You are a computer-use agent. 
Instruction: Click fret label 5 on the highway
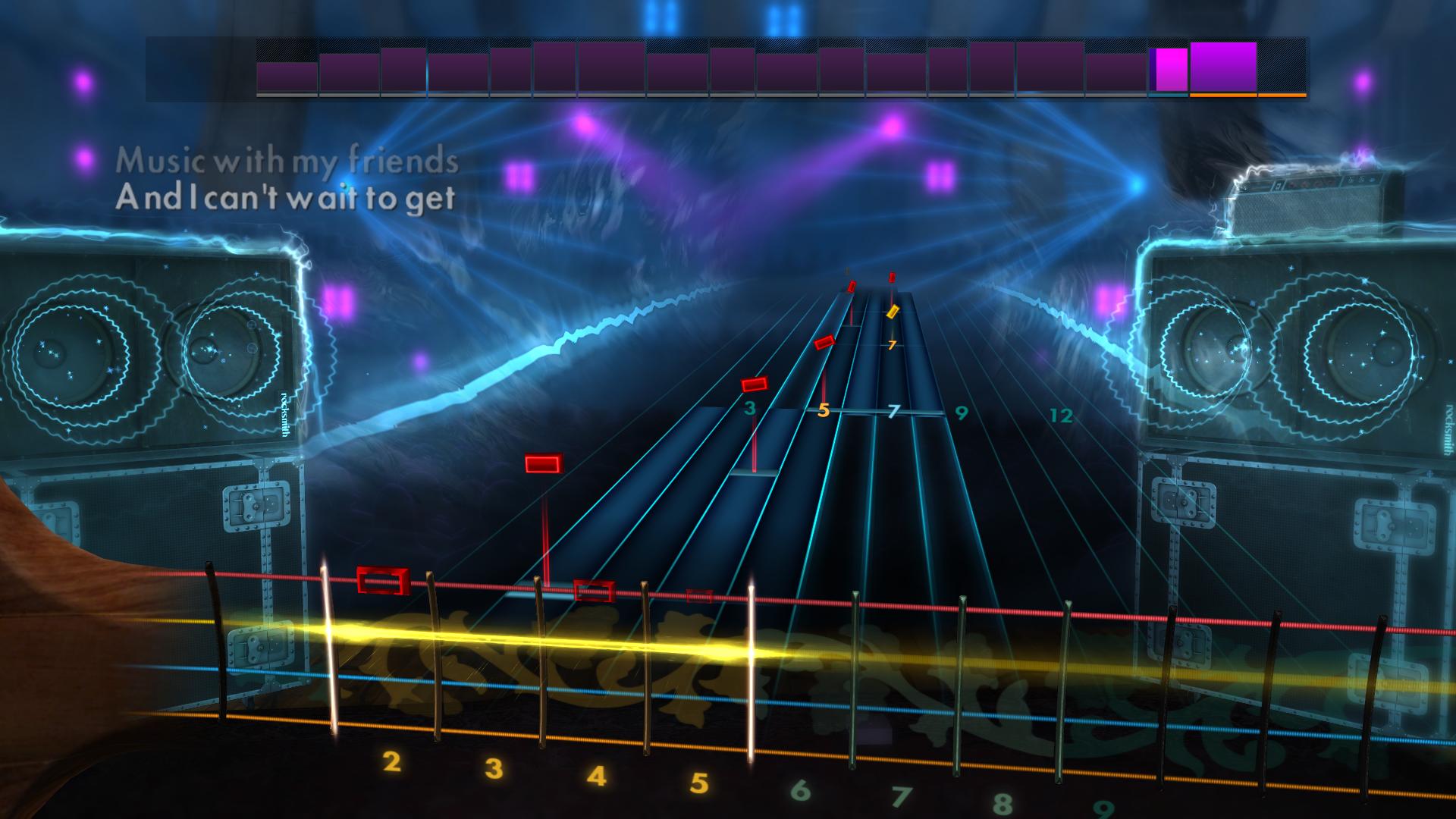(x=822, y=412)
